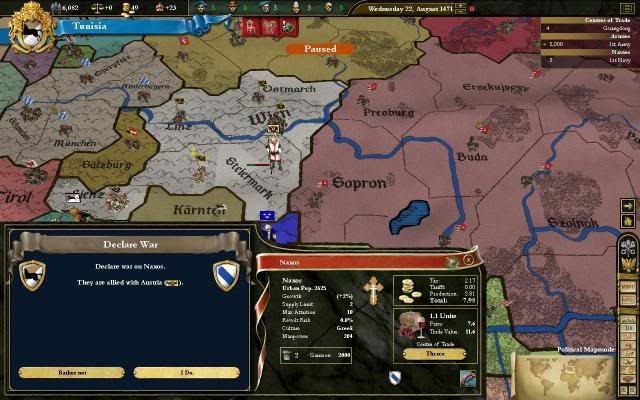Click the Naxos owner shield in the province panel
The height and width of the screenshot is (400, 640).
396,377
